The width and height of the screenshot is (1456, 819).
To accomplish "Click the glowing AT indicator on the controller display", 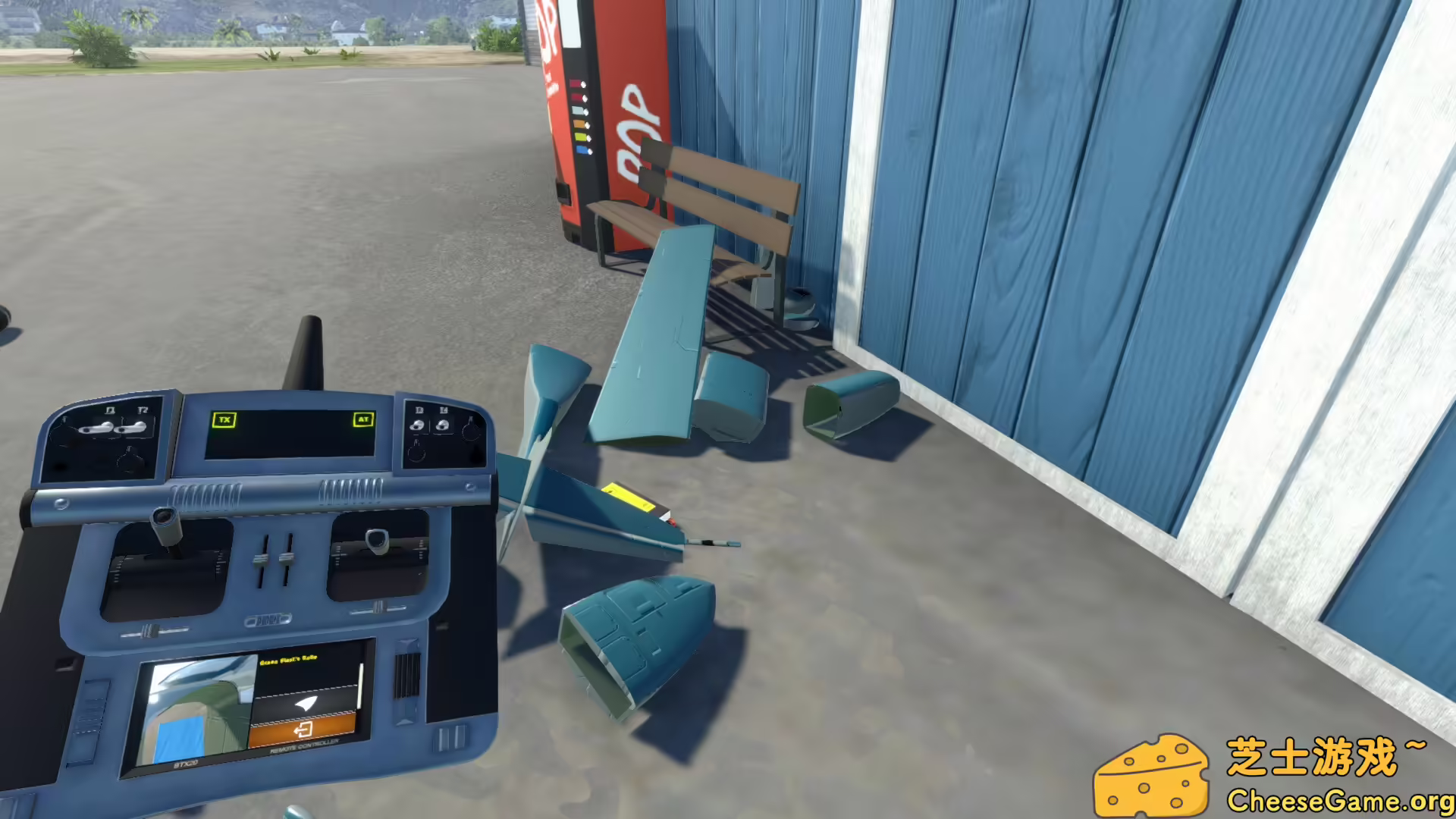I will [363, 419].
